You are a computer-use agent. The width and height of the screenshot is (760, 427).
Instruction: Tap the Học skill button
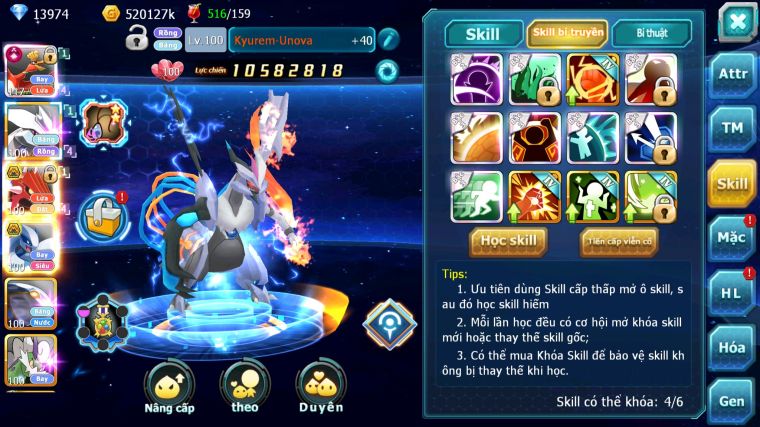coord(508,241)
